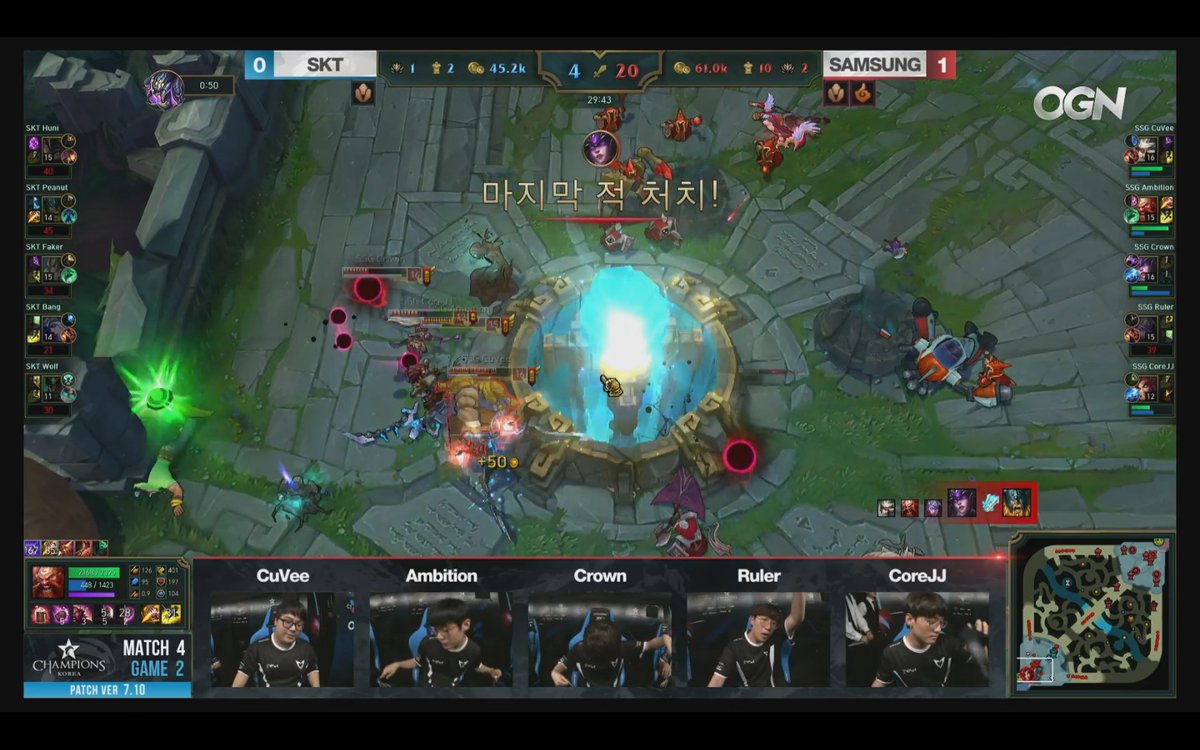1200x750 pixels.
Task: Click the respawning champion icon with 0:50 timer
Action: [165, 87]
